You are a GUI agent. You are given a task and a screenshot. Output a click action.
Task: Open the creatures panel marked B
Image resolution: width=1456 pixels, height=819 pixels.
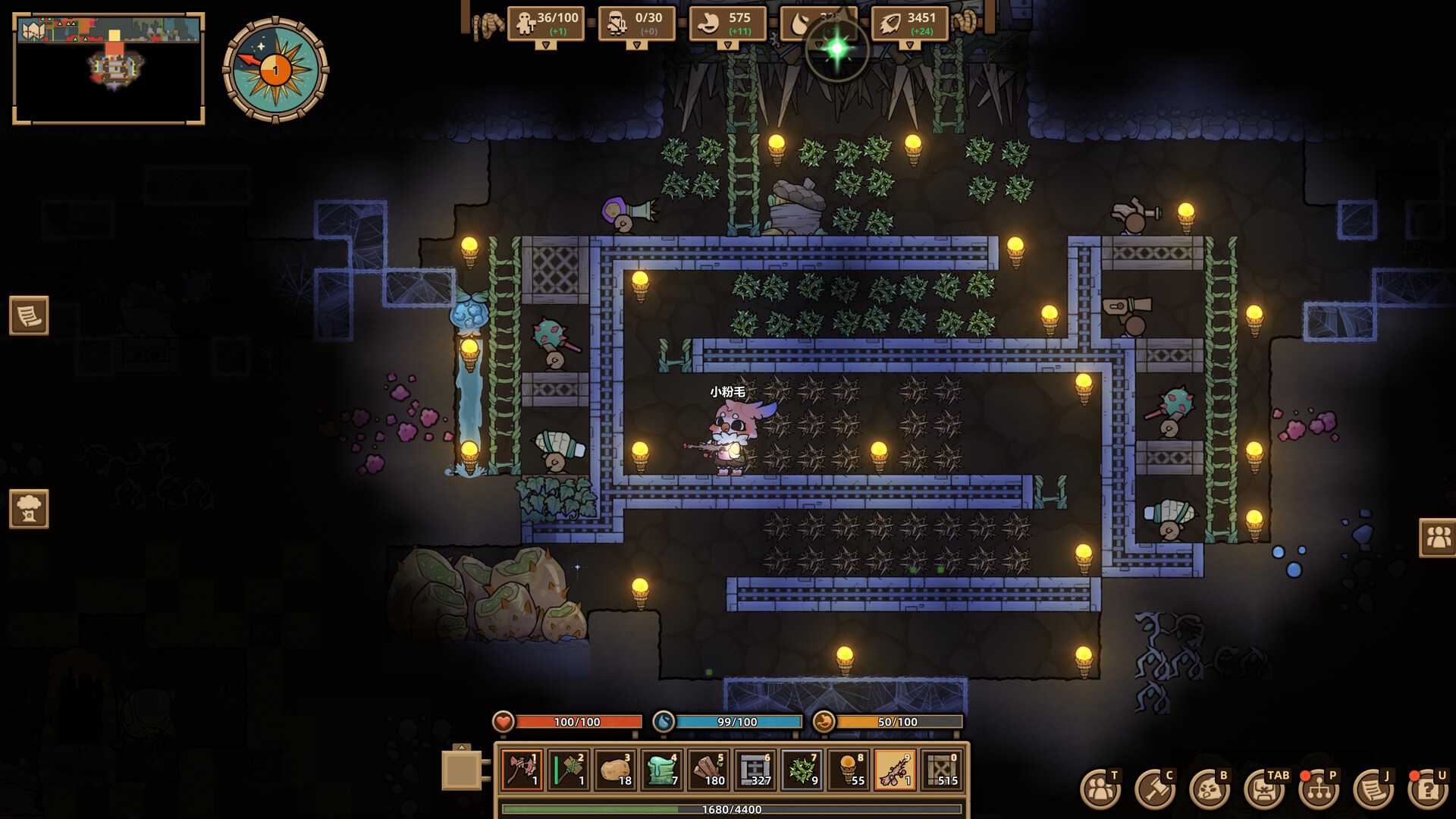(1209, 789)
